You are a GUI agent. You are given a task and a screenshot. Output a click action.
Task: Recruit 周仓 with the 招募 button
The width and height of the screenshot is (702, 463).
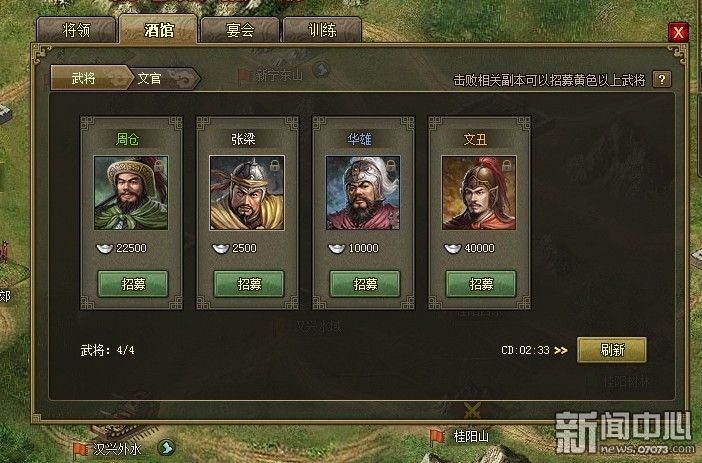click(132, 283)
